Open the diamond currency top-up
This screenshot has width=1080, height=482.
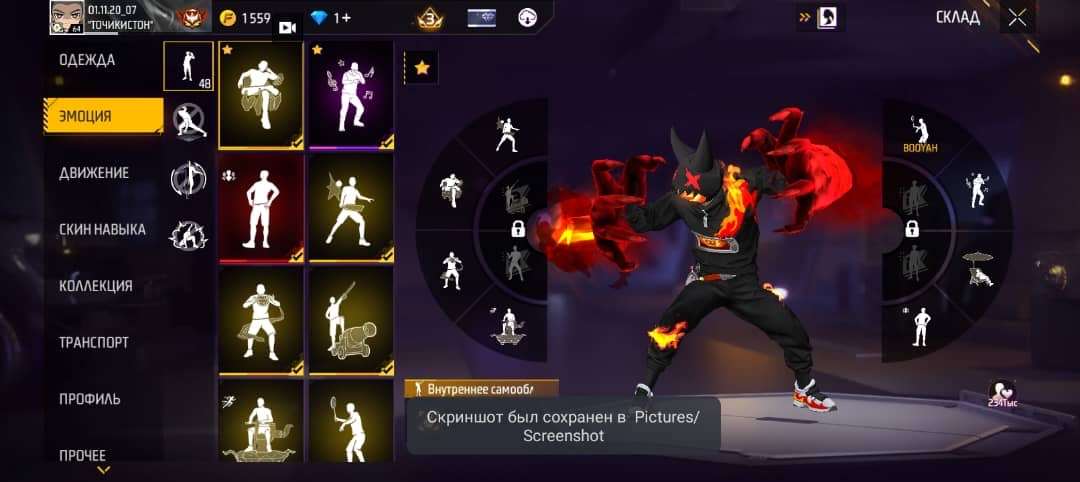click(331, 18)
